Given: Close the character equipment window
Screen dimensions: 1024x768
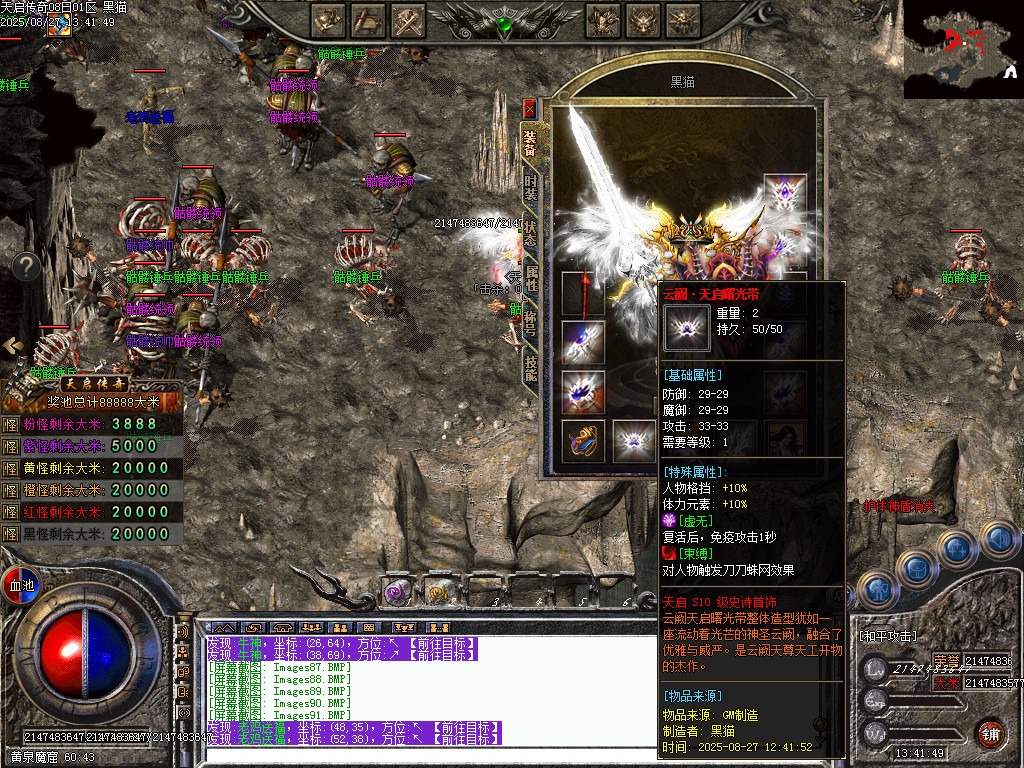Looking at the screenshot, I should (530, 107).
